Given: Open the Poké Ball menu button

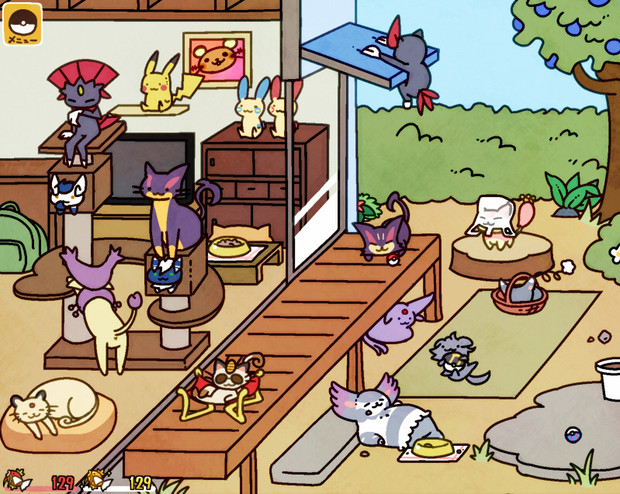Looking at the screenshot, I should tap(22, 24).
